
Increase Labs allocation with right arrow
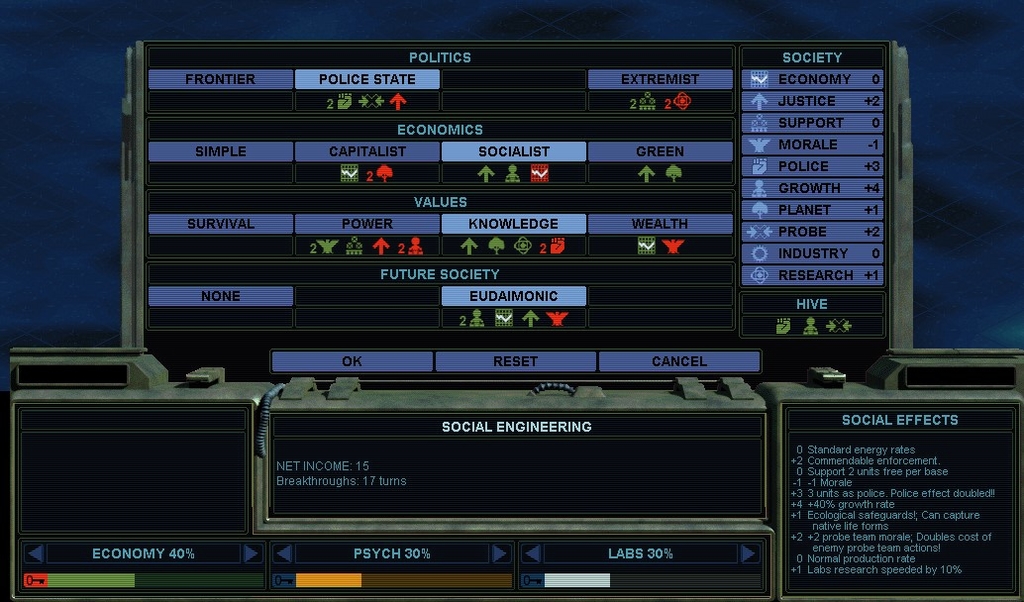tap(749, 554)
